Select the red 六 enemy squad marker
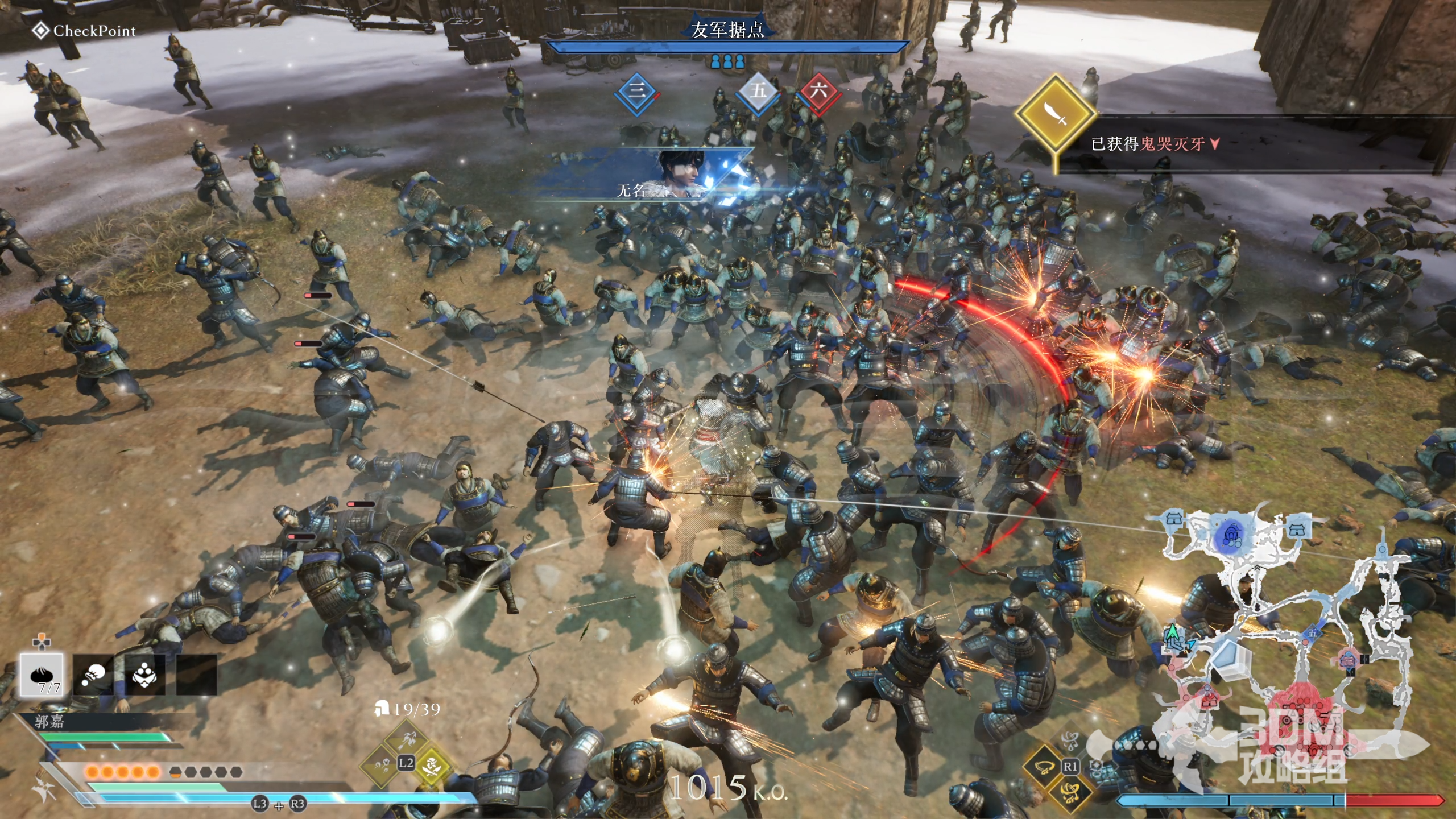 [x=818, y=92]
